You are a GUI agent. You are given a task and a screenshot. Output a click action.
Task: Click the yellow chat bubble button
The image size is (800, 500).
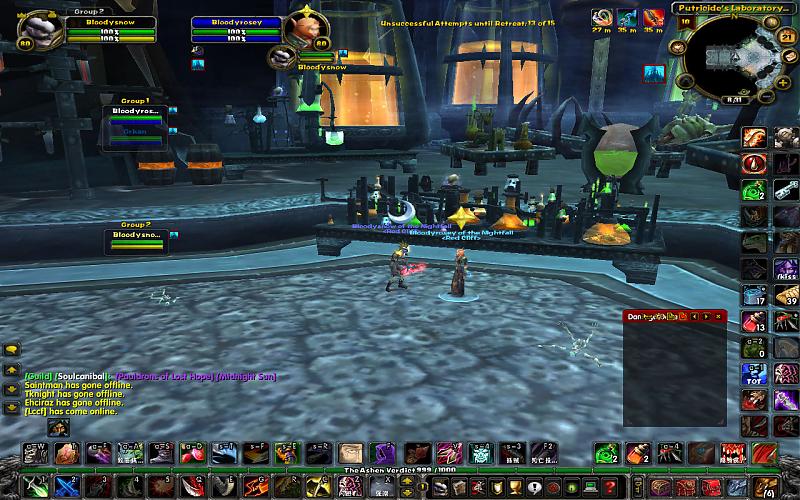point(12,350)
